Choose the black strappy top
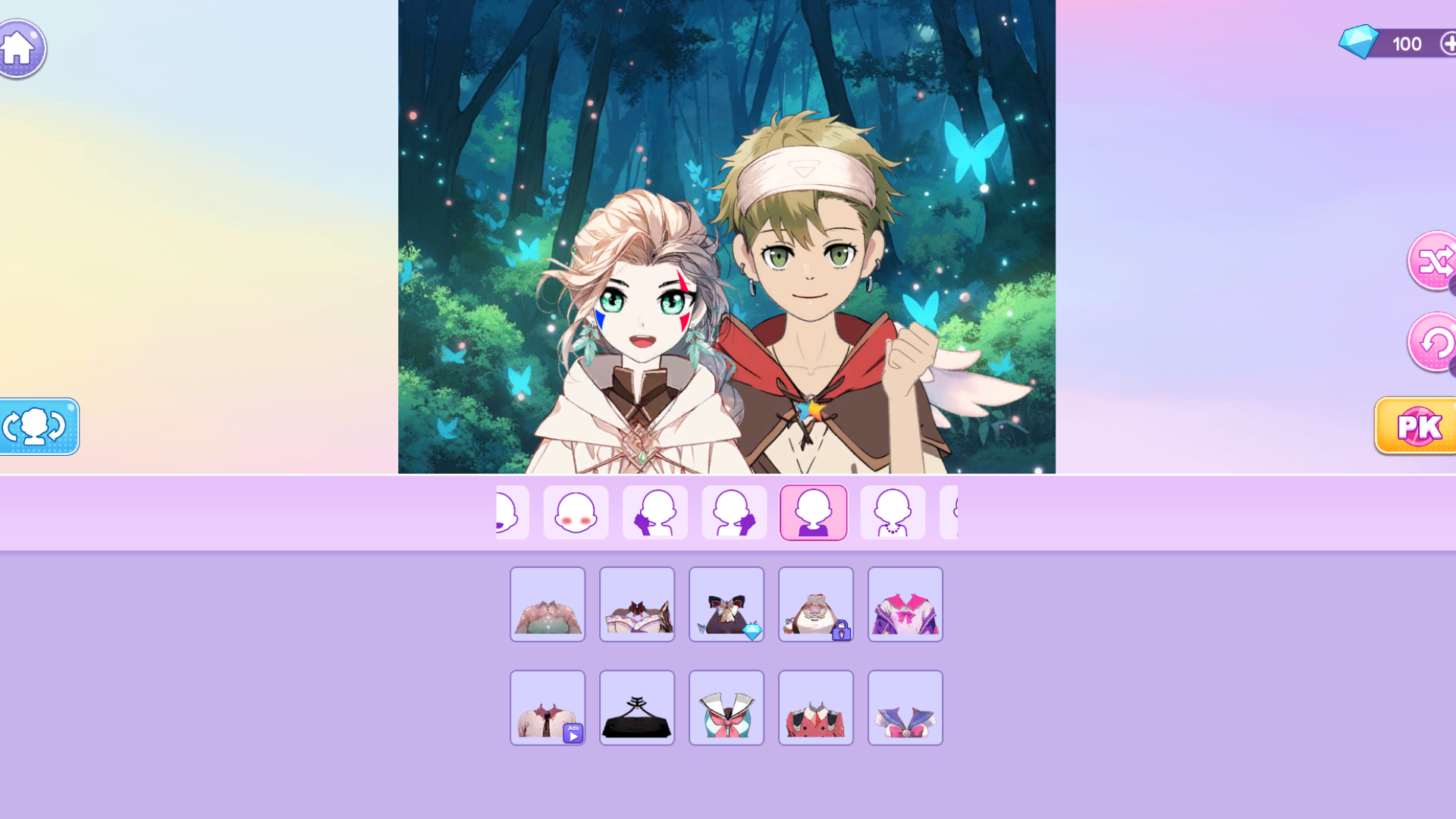1456x819 pixels. point(637,708)
